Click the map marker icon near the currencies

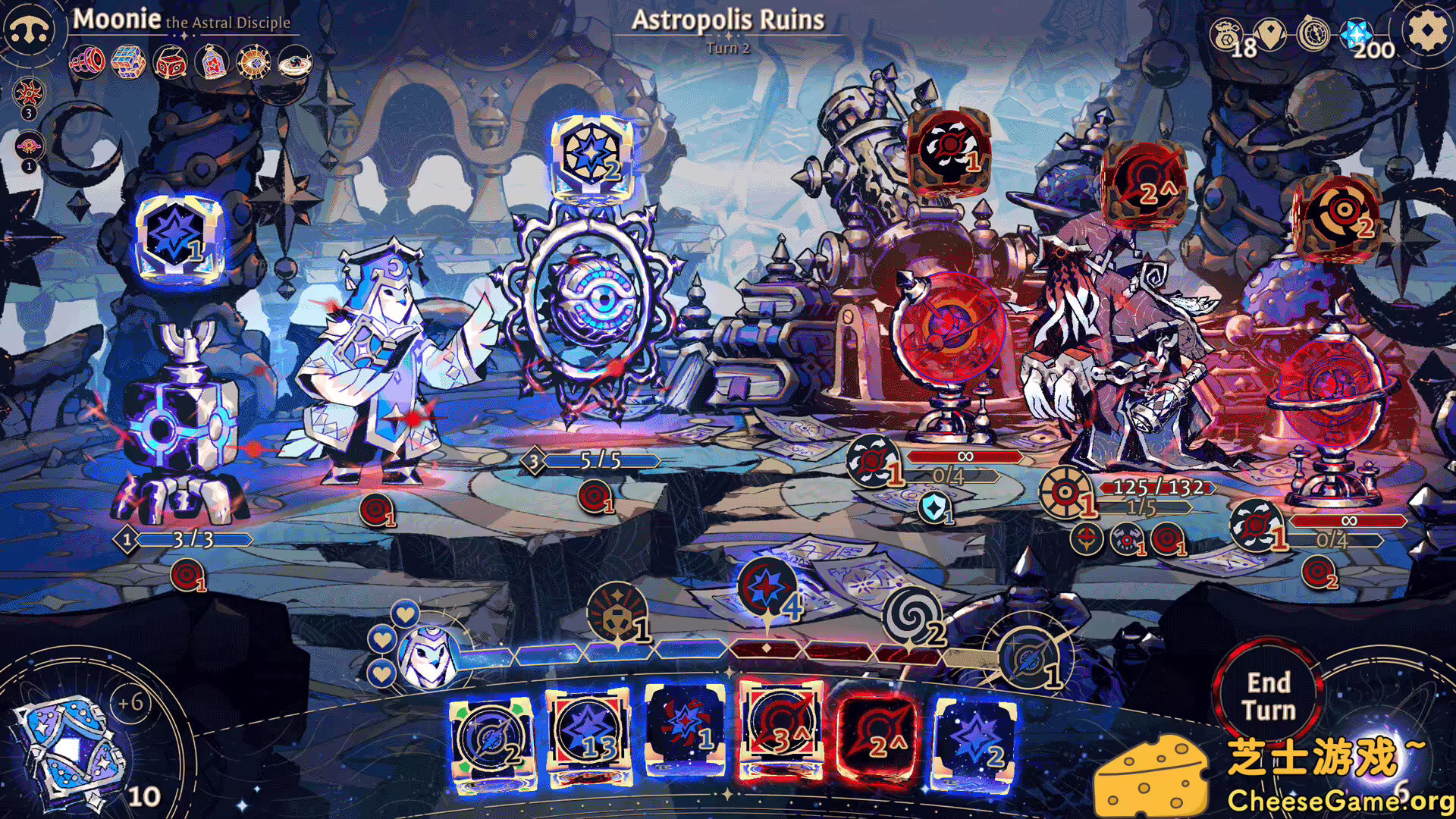[x=1271, y=32]
